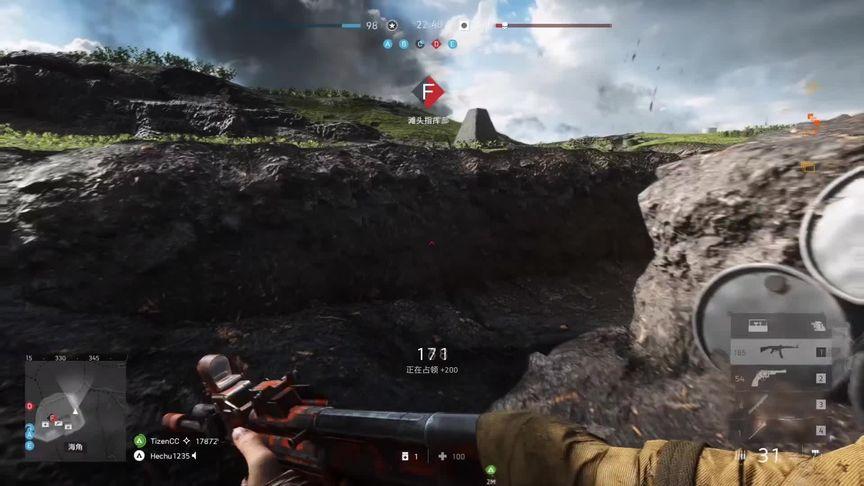Select the assault rifle weapon slot
The width and height of the screenshot is (864, 486).
coord(778,351)
